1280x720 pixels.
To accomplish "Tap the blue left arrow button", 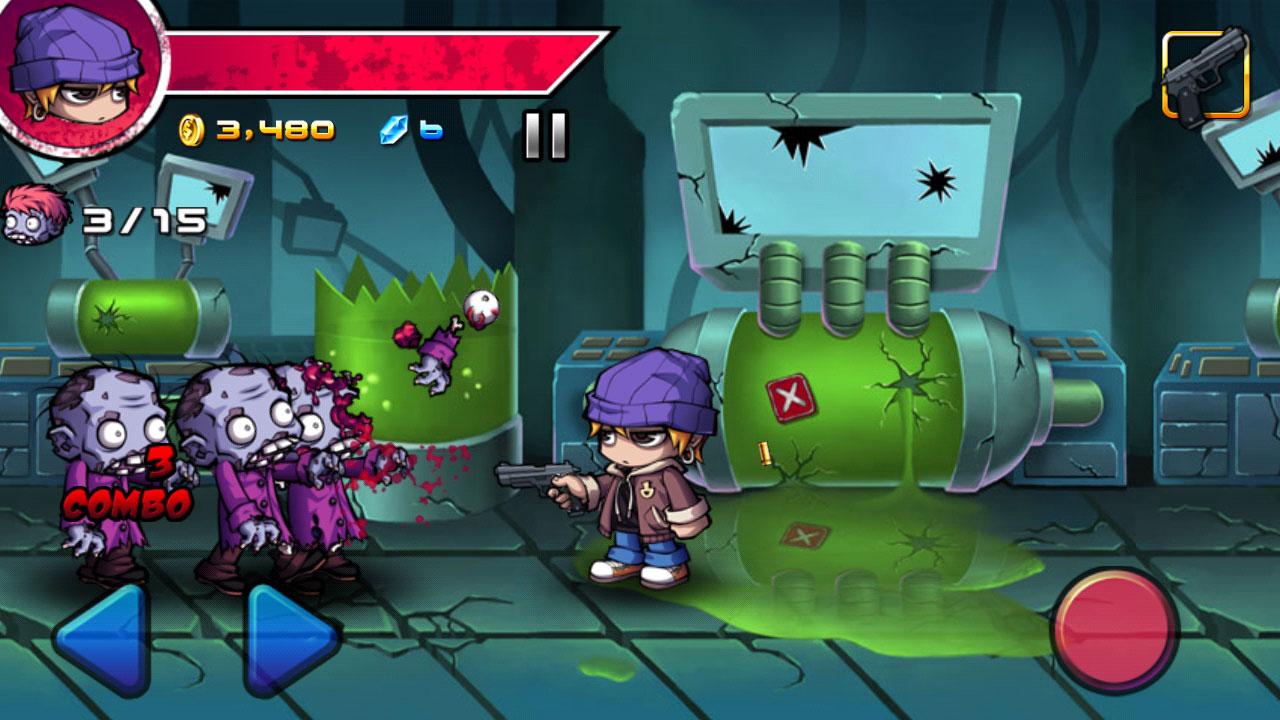I will [104, 638].
